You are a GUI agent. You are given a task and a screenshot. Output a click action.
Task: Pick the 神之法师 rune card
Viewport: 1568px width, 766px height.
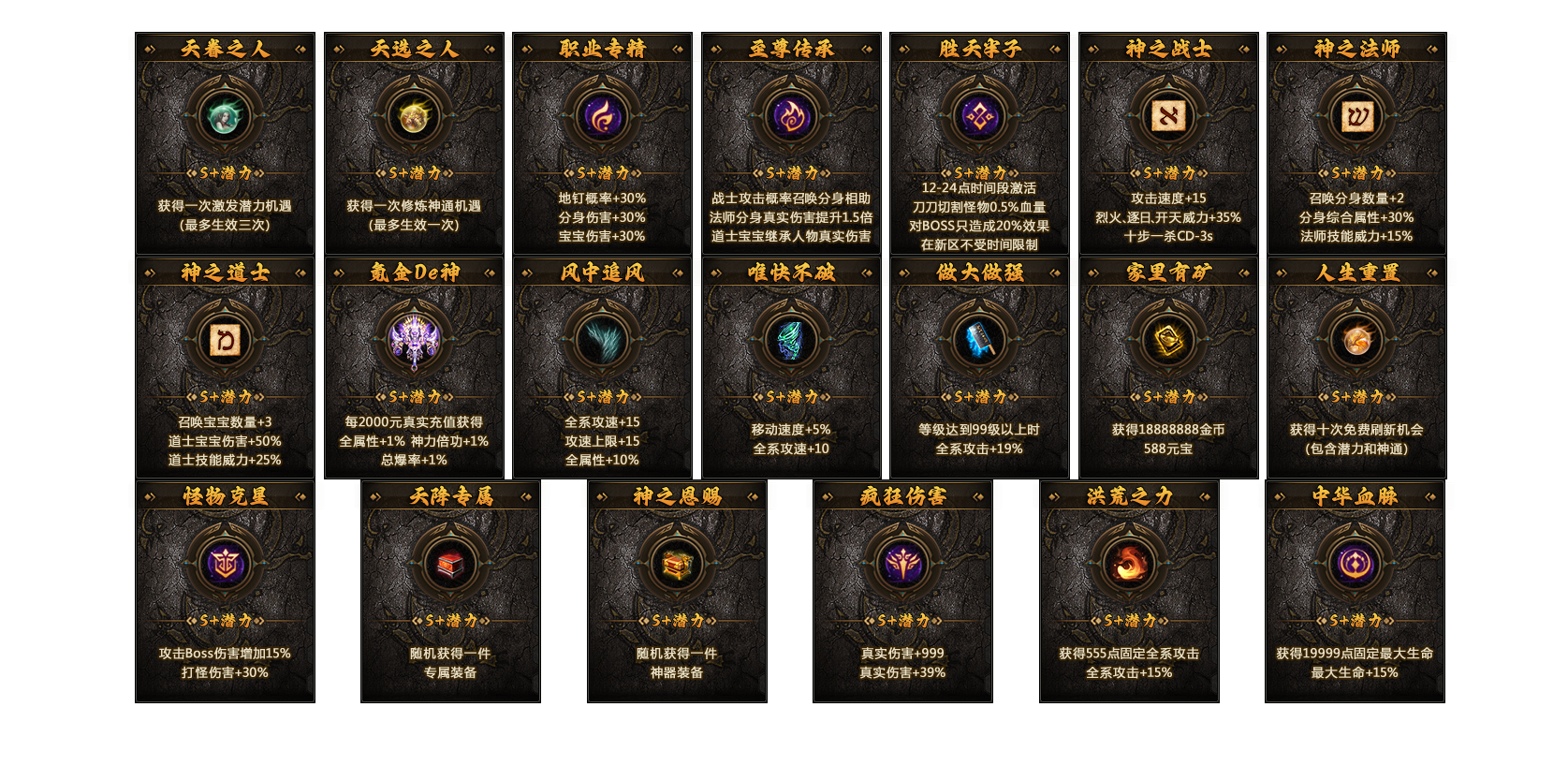point(1356,143)
